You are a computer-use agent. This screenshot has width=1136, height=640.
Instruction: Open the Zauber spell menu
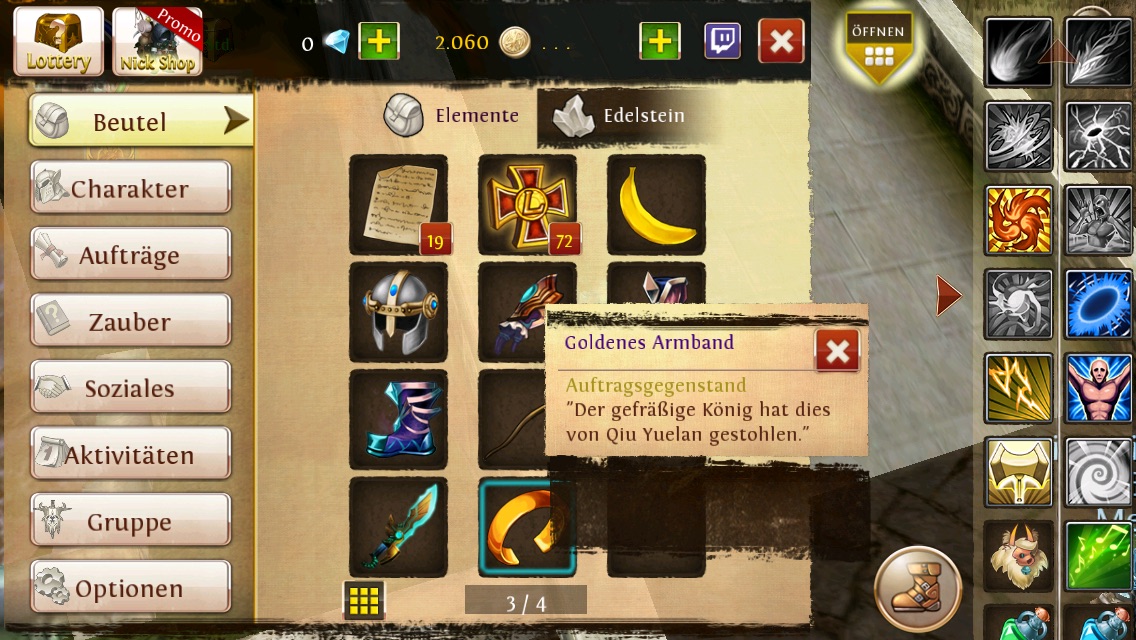point(130,322)
